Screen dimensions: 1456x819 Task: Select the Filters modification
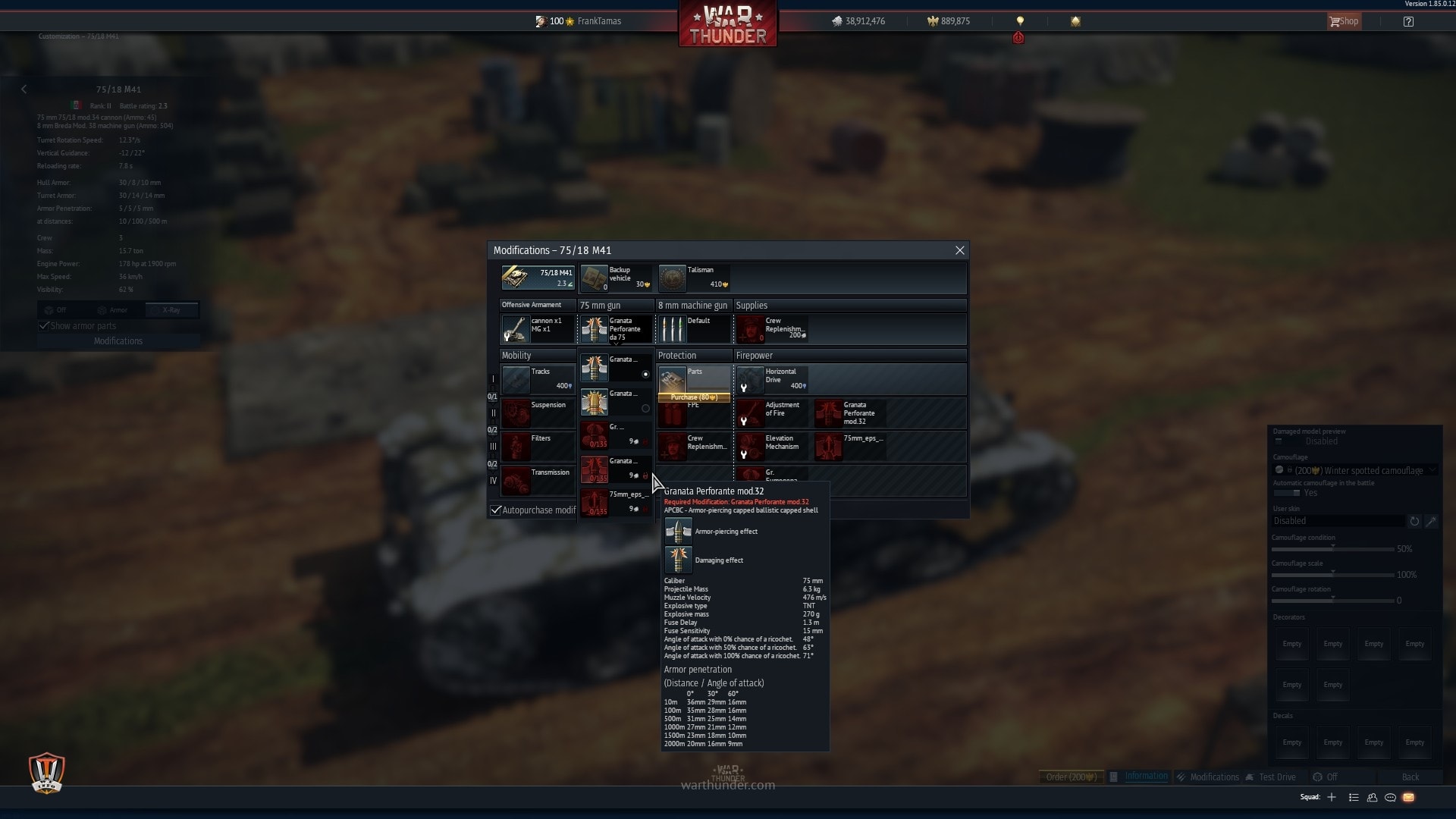538,446
